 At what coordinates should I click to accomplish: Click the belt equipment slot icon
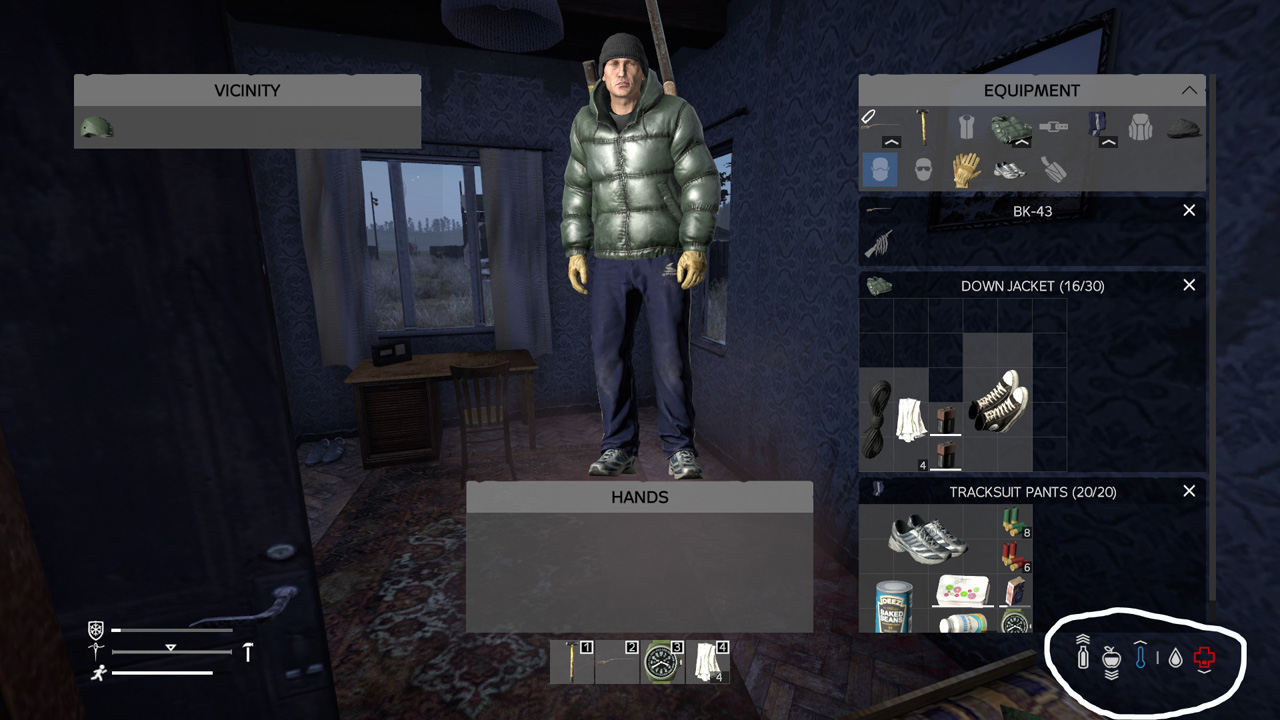(1055, 127)
